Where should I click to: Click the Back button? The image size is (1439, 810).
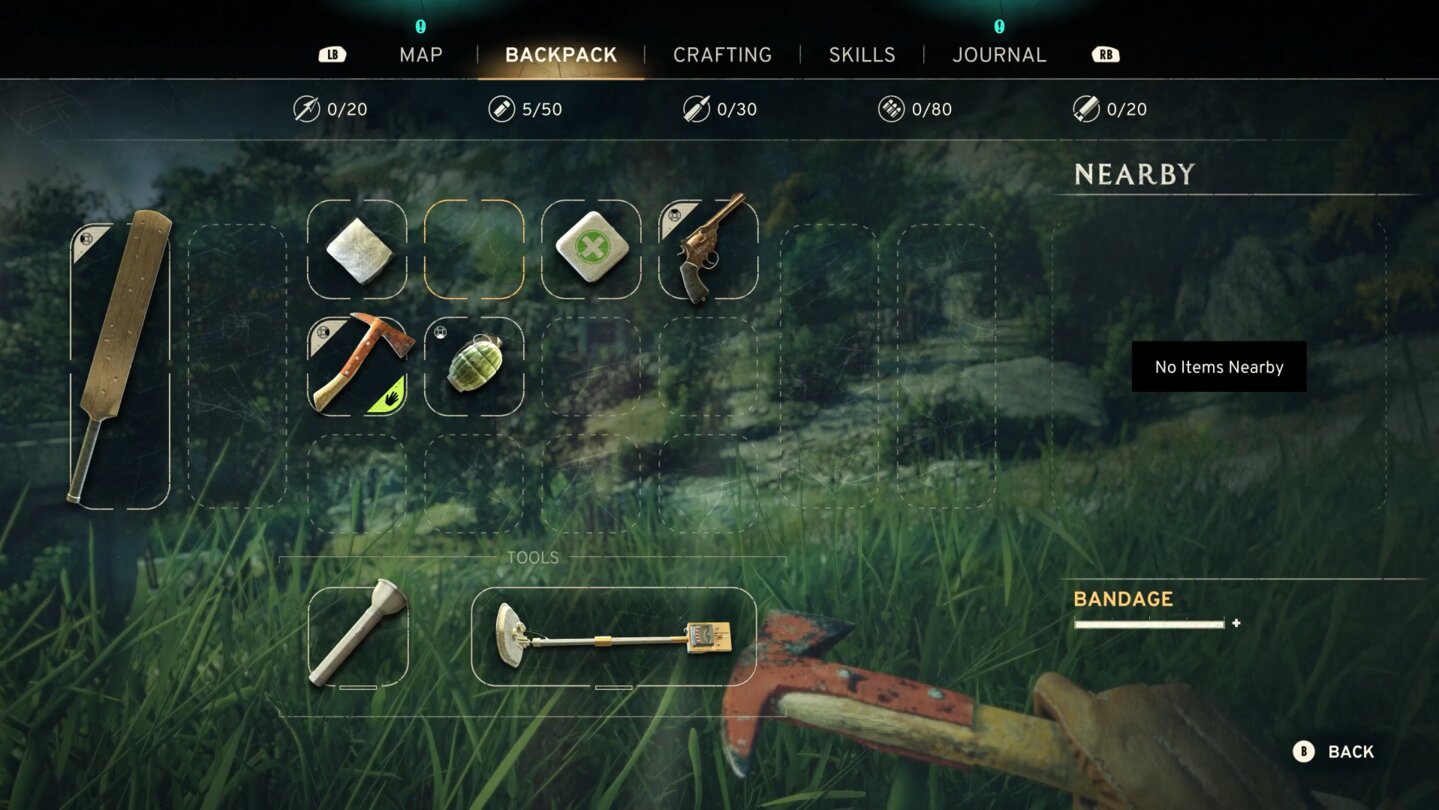1334,752
